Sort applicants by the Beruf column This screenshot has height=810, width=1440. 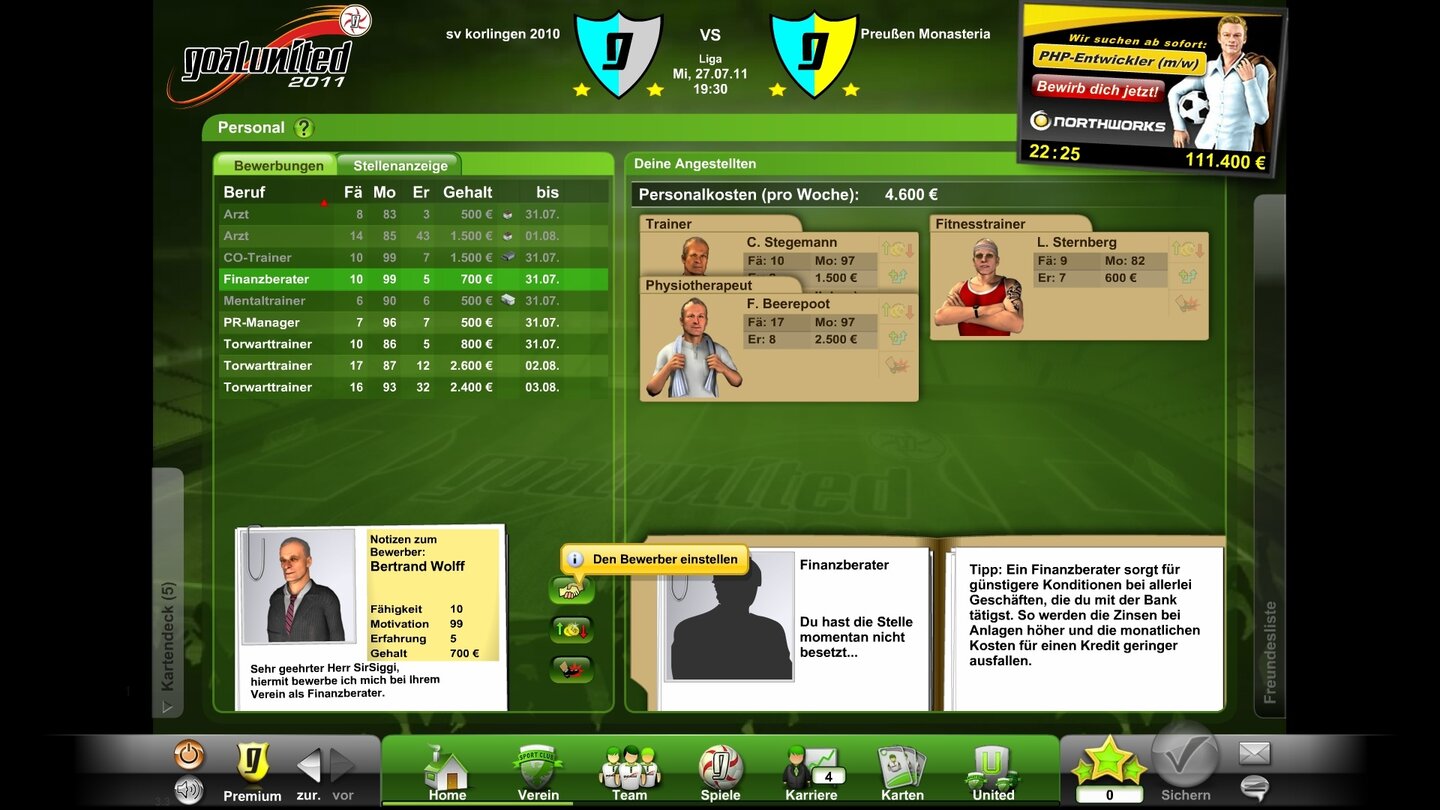243,192
